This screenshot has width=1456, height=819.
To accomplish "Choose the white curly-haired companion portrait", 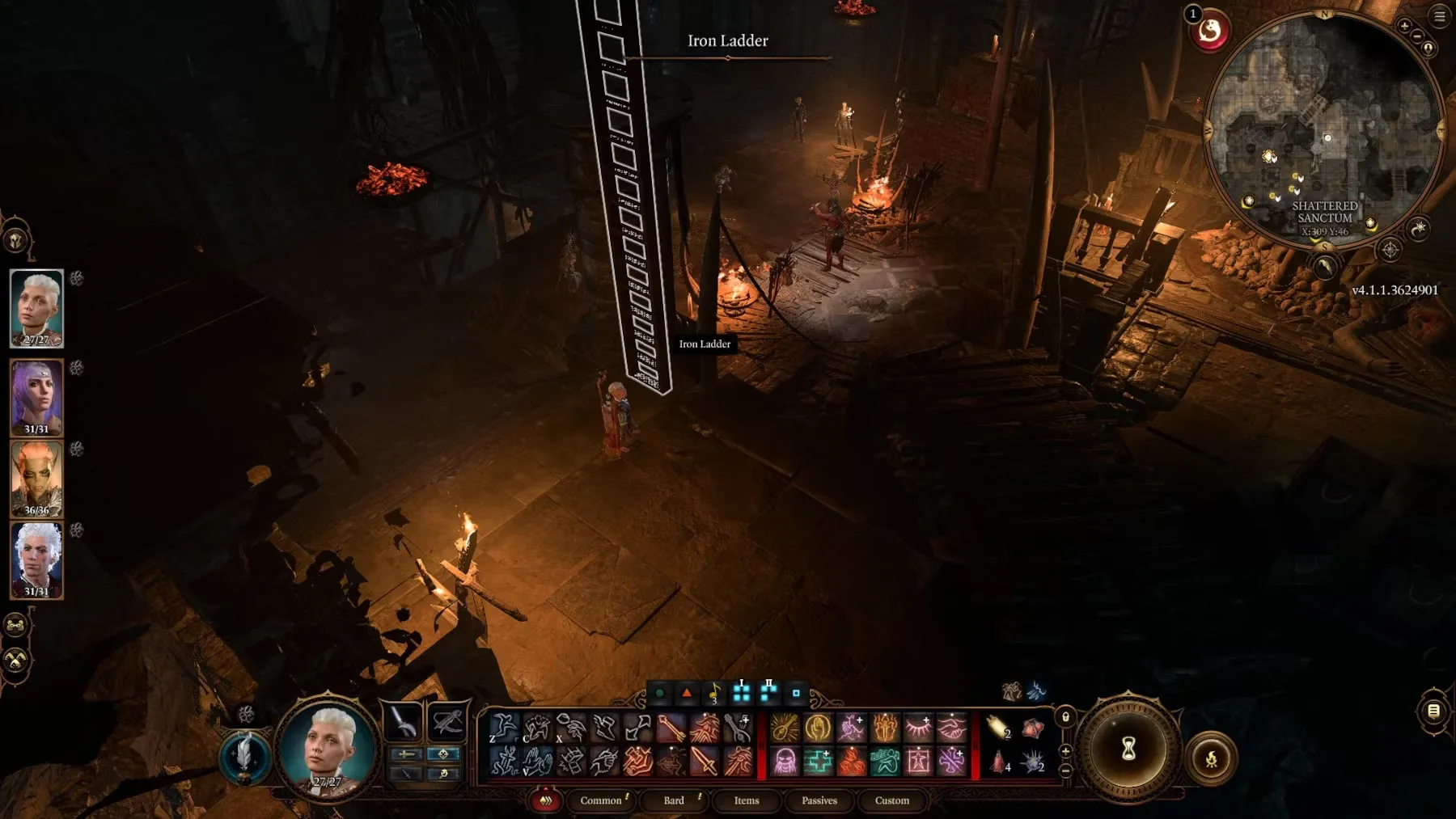I will [36, 559].
